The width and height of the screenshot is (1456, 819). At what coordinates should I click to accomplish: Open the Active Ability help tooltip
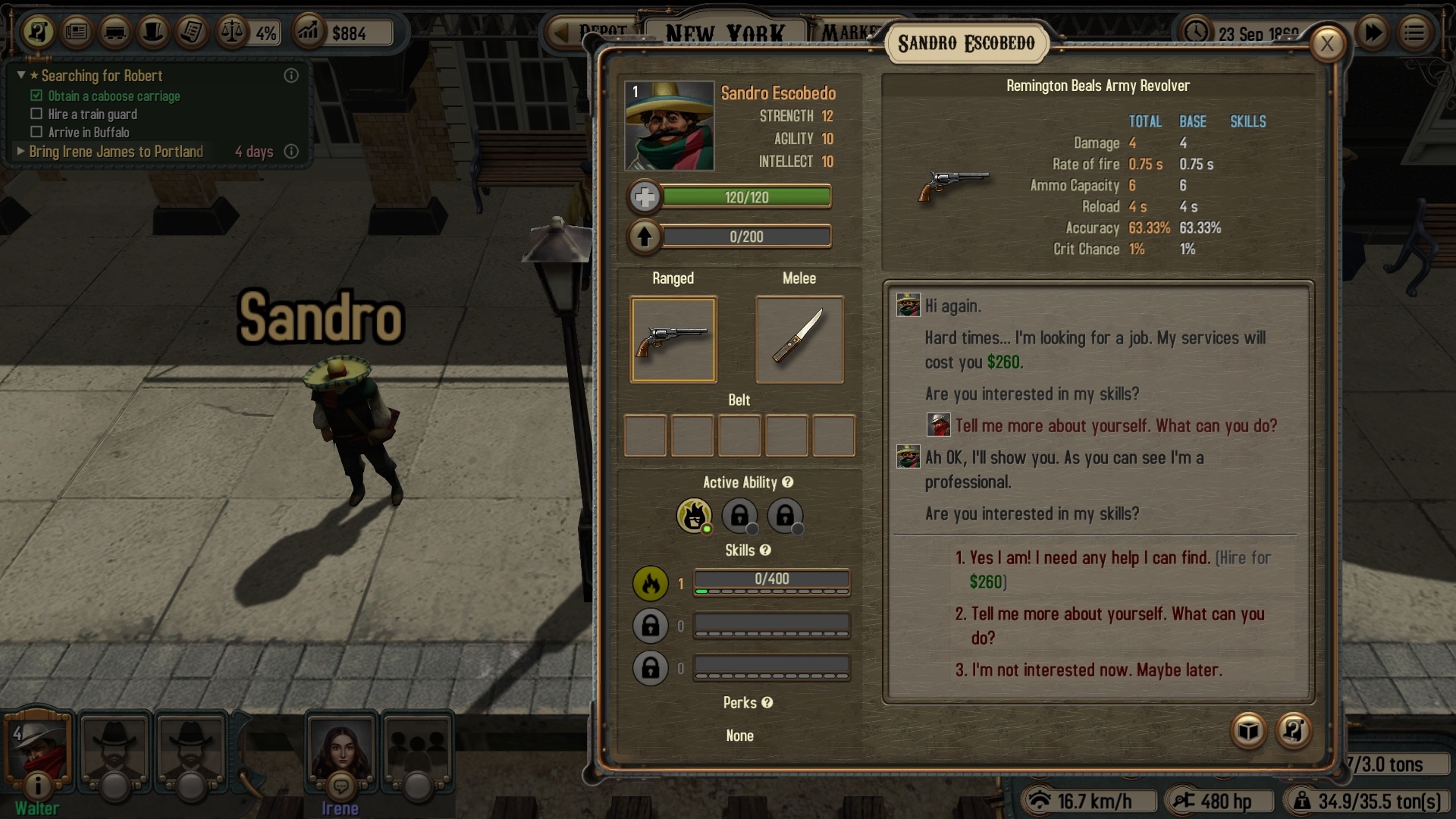coord(788,482)
